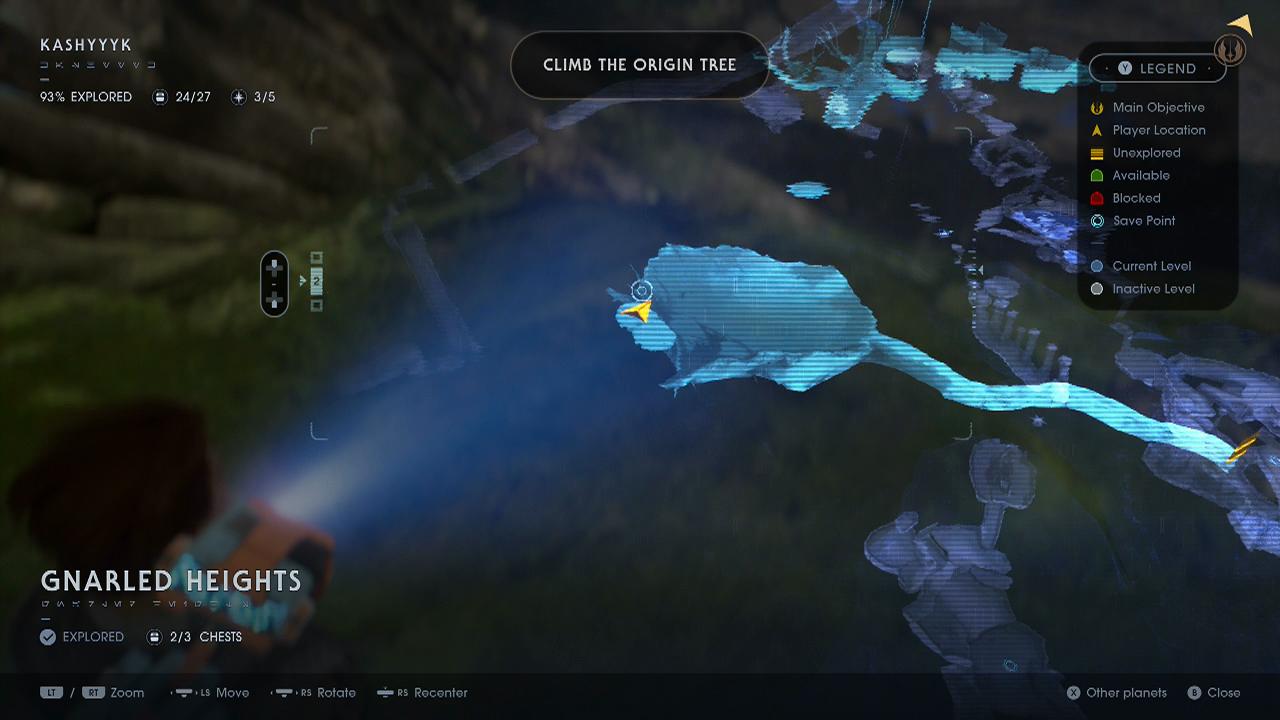Click the up arrow on the level selector
The width and height of the screenshot is (1280, 720).
(274, 265)
